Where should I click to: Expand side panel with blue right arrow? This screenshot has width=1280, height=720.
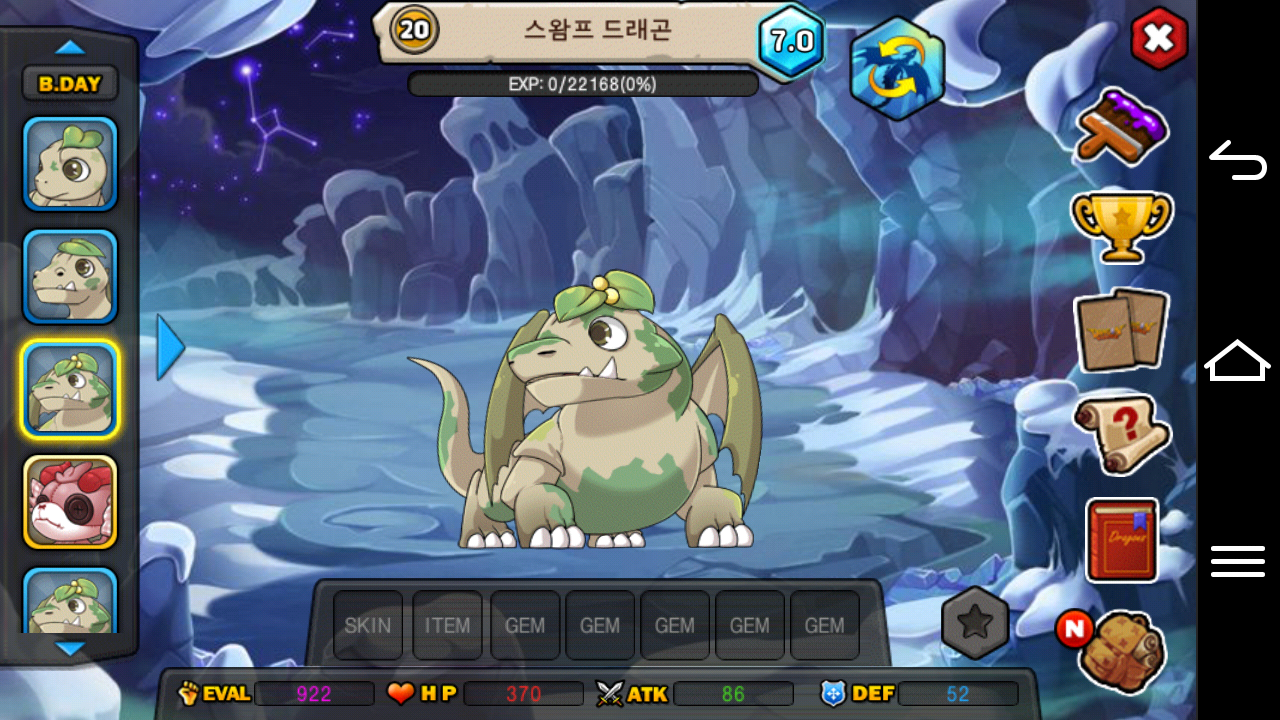pos(170,347)
